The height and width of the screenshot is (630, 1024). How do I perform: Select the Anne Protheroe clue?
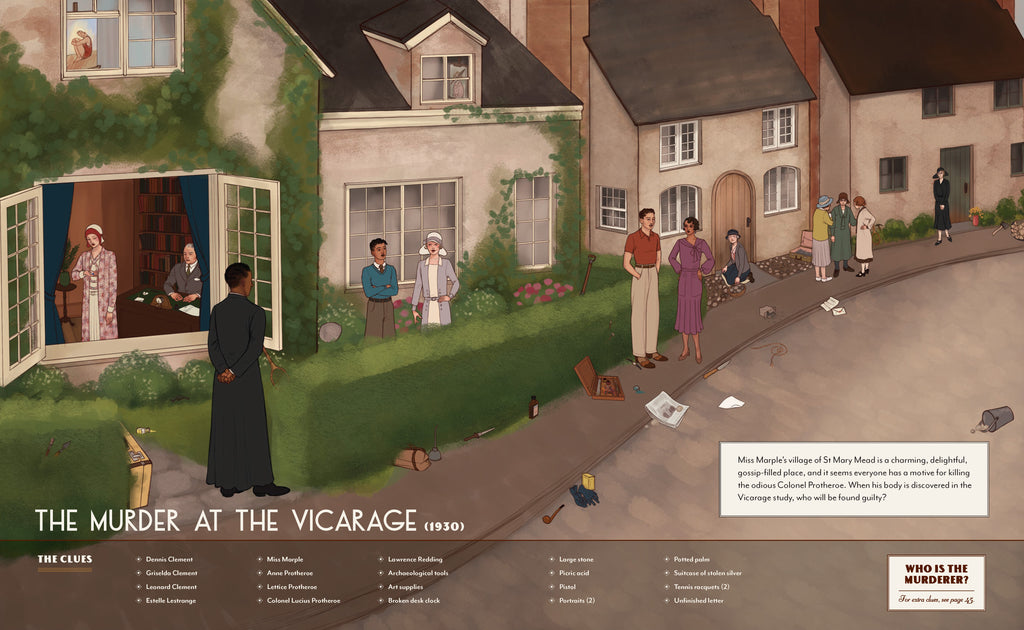point(290,573)
